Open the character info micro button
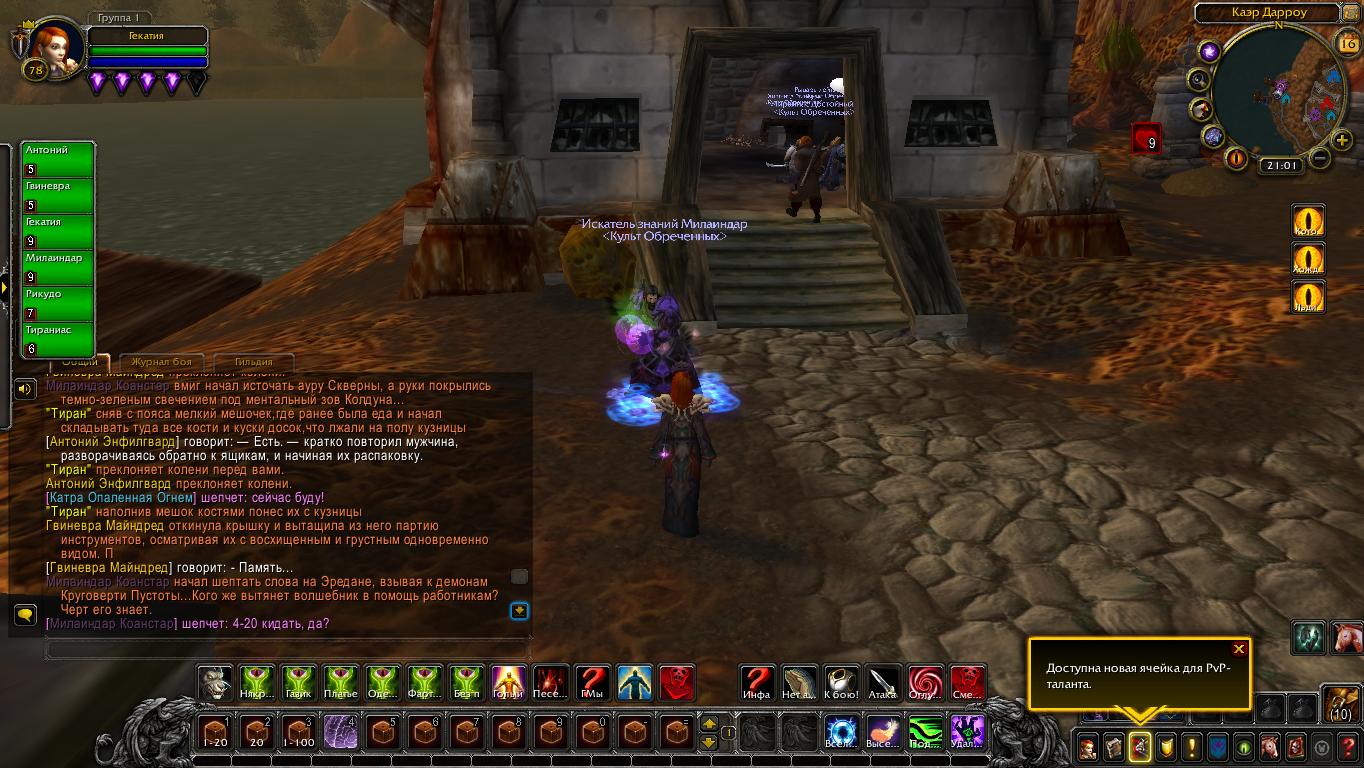The image size is (1364, 768). pos(1087,746)
